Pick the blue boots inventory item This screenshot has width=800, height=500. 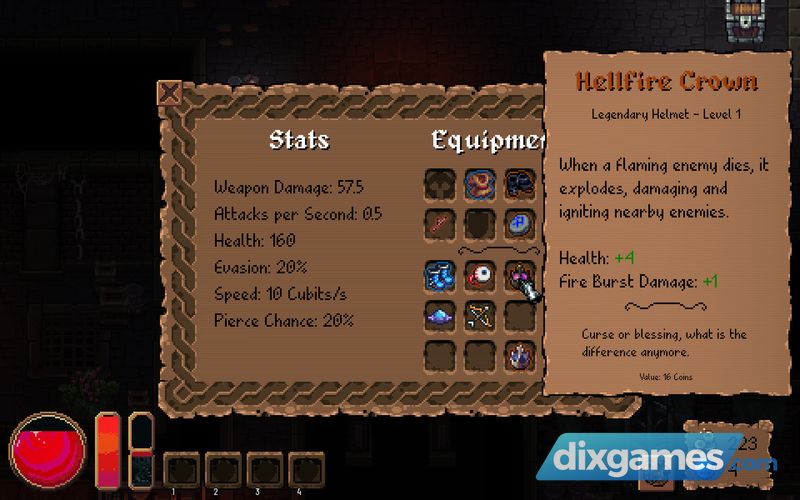(440, 276)
